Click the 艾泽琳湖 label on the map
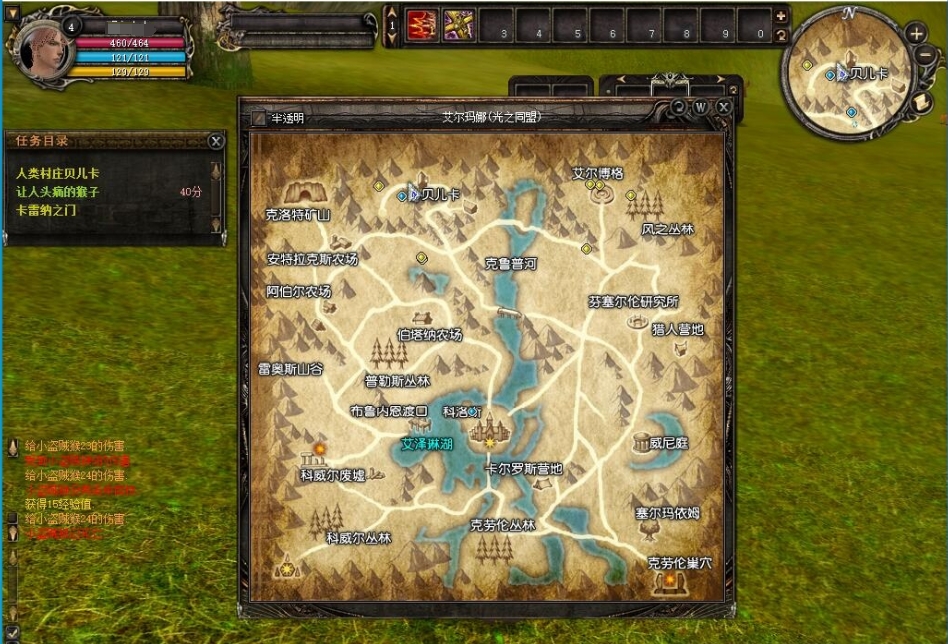948x644 pixels. coord(427,443)
